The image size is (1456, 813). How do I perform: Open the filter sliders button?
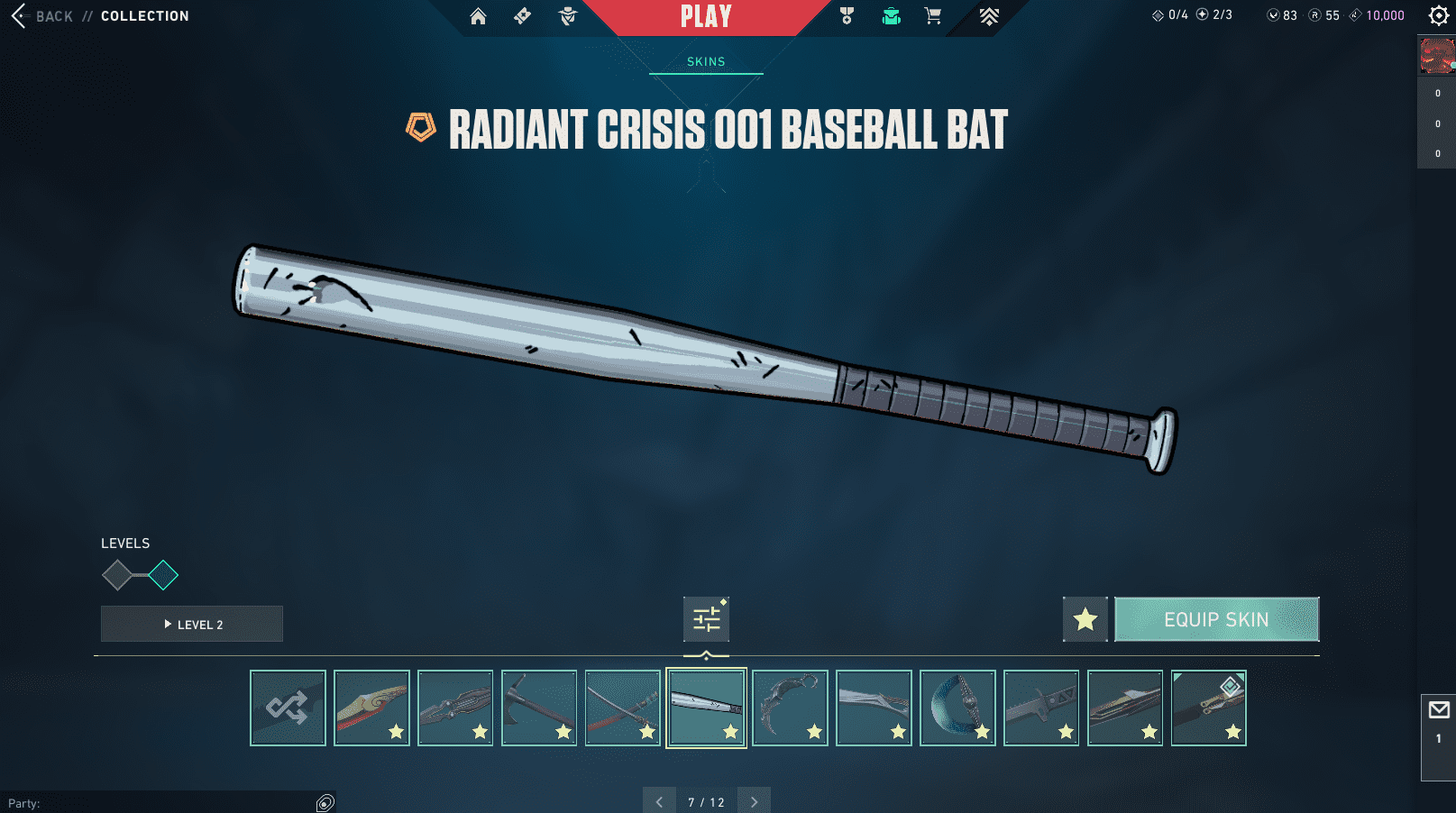pyautogui.click(x=706, y=619)
